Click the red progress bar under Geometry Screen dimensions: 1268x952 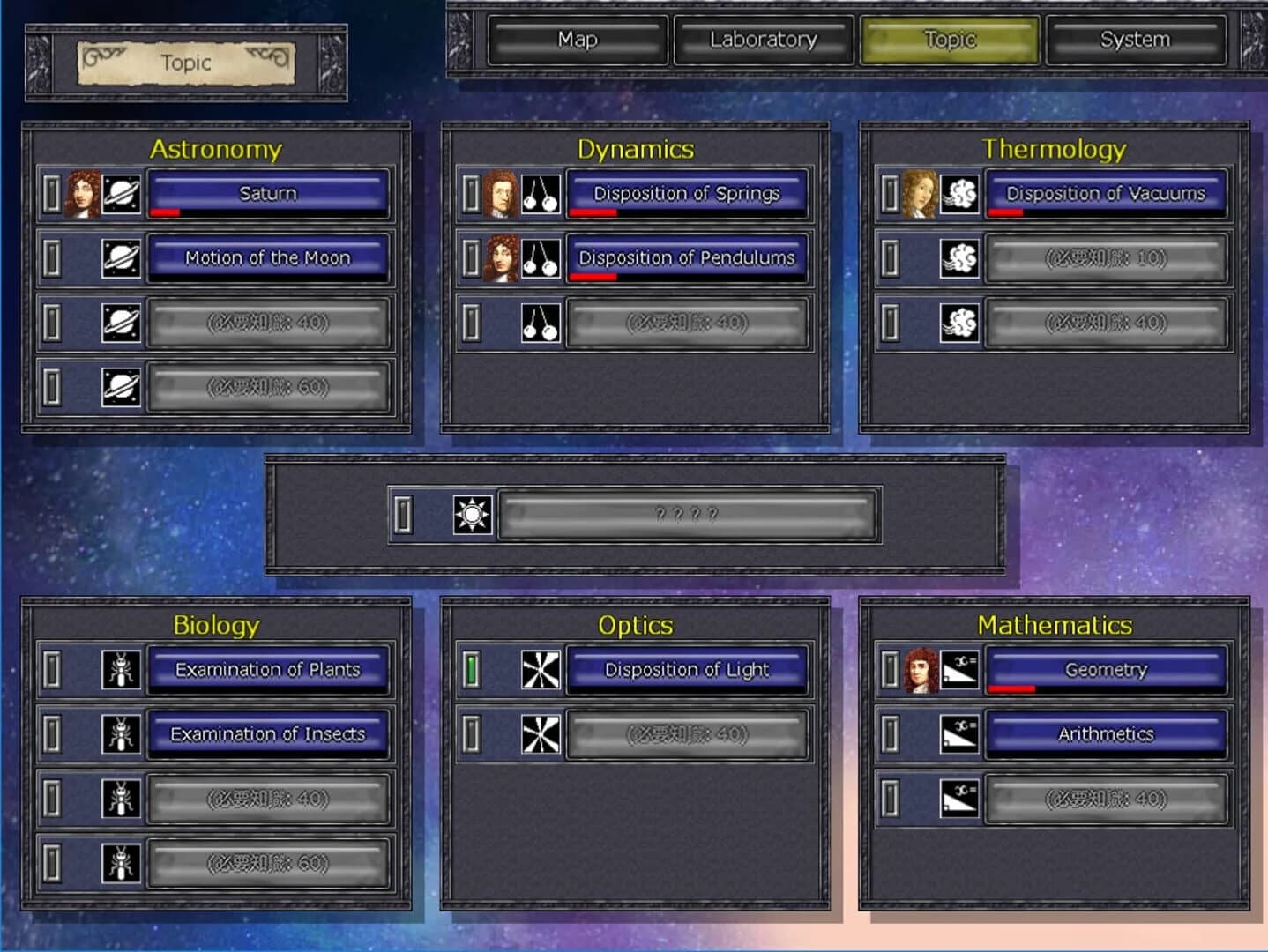1011,688
